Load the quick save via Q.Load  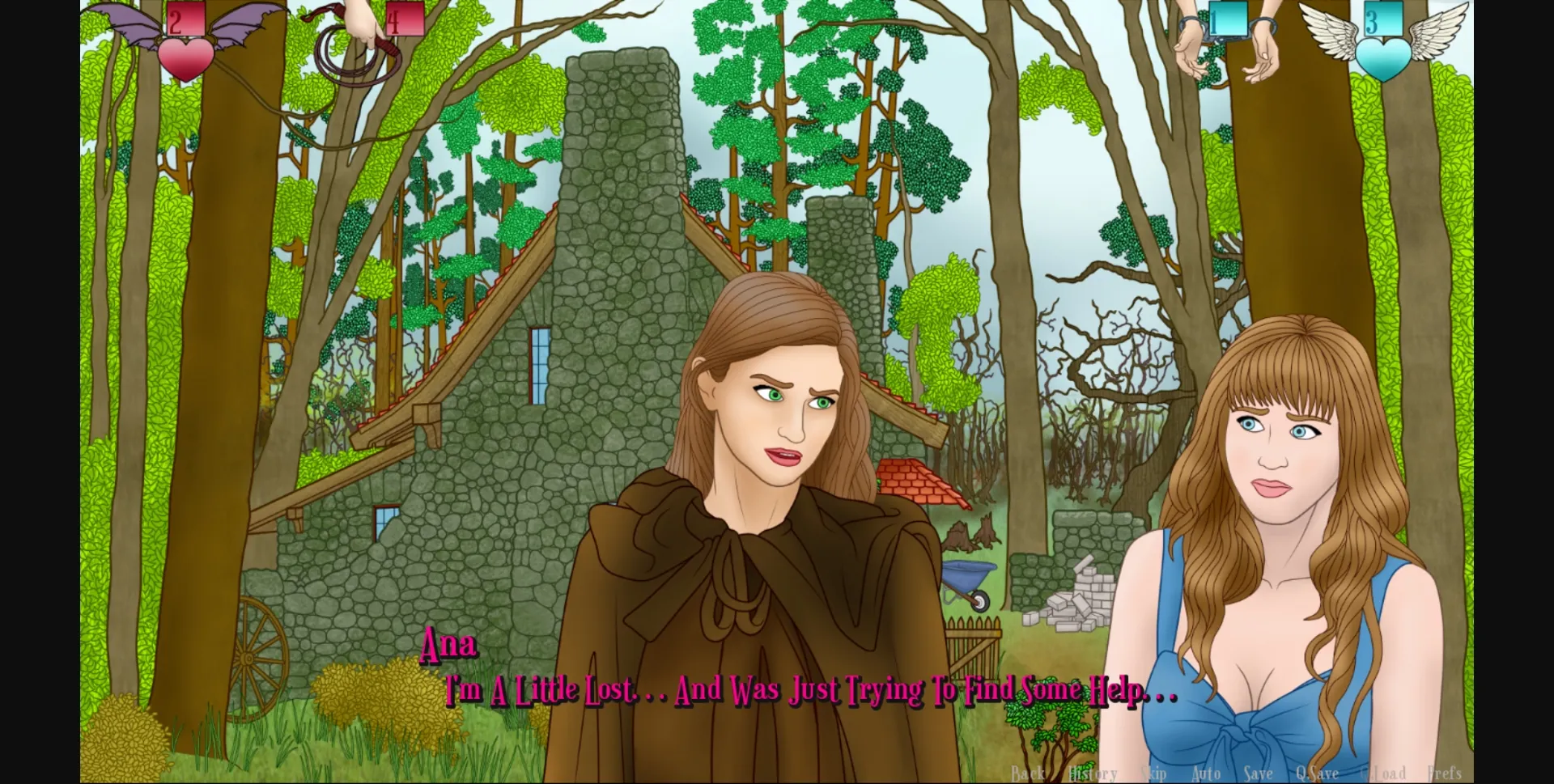[x=1383, y=773]
